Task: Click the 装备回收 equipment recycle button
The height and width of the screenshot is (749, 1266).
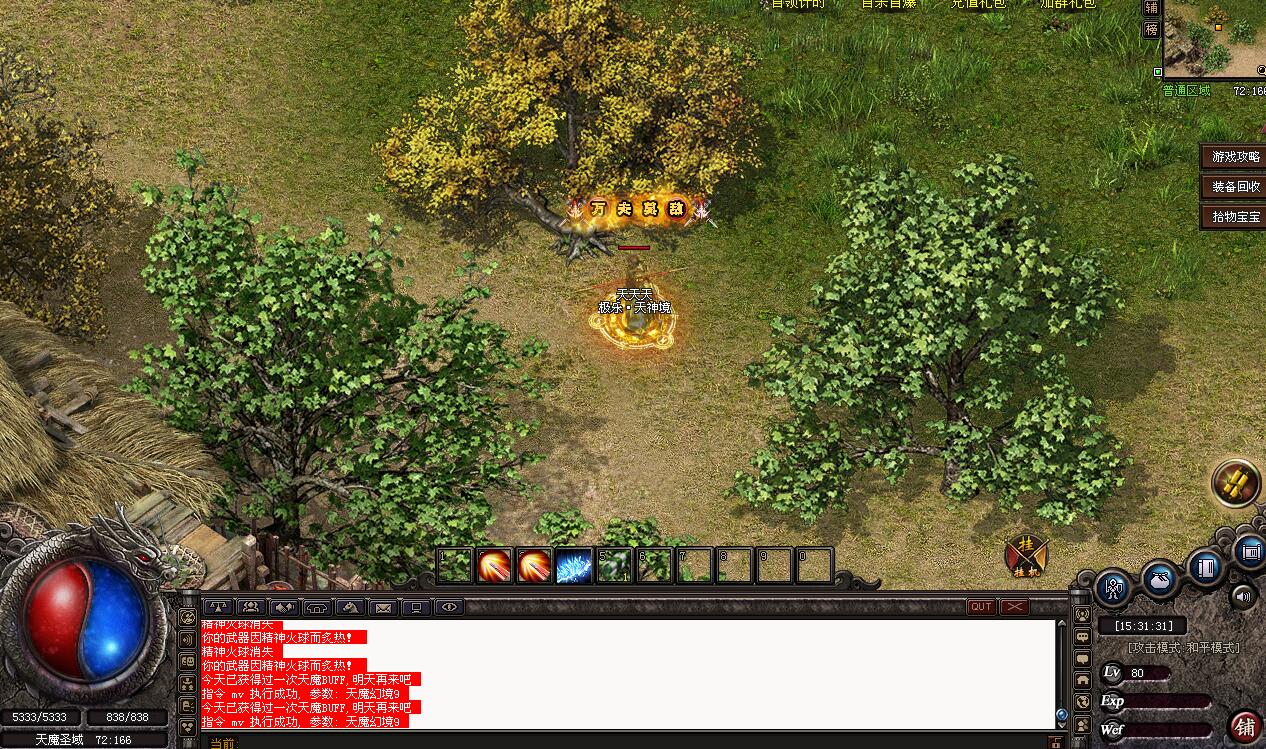Action: (1235, 187)
